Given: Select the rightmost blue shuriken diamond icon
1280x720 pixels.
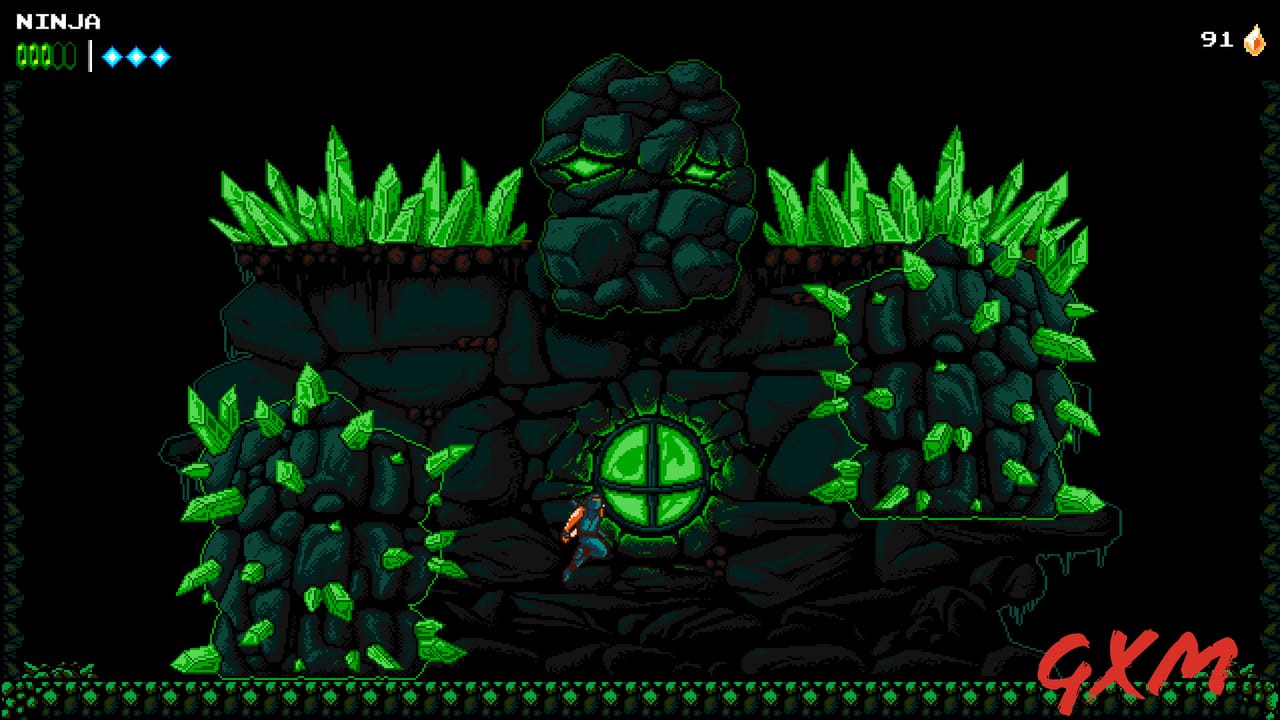Looking at the screenshot, I should pos(160,56).
